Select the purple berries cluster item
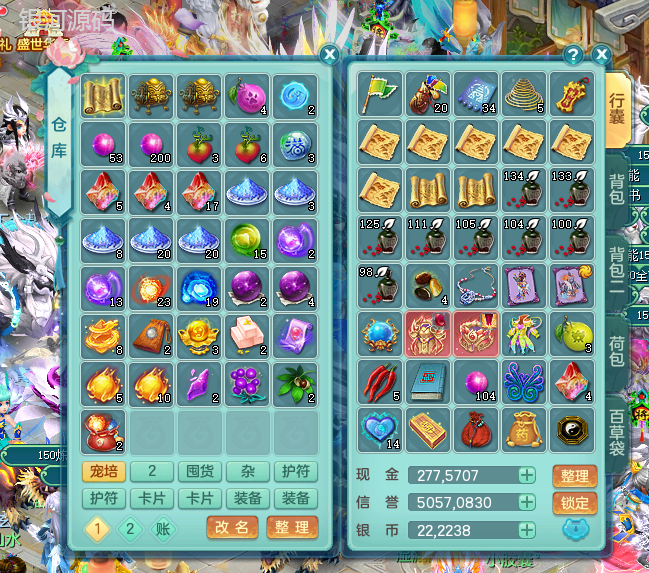Viewport: 649px width, 573px height. pyautogui.click(x=248, y=383)
